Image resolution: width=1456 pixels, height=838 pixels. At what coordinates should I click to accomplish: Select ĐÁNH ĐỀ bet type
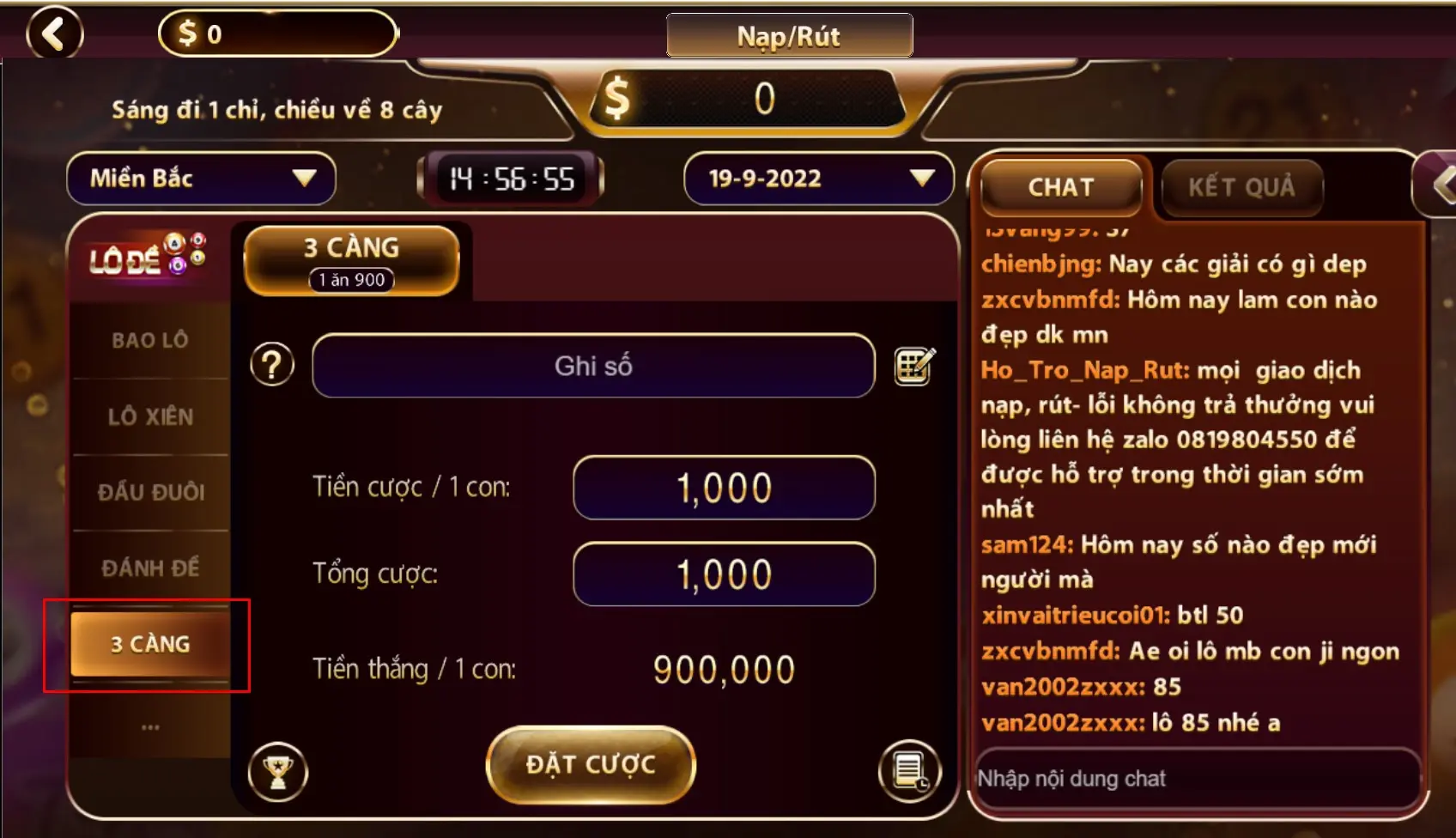pyautogui.click(x=150, y=568)
